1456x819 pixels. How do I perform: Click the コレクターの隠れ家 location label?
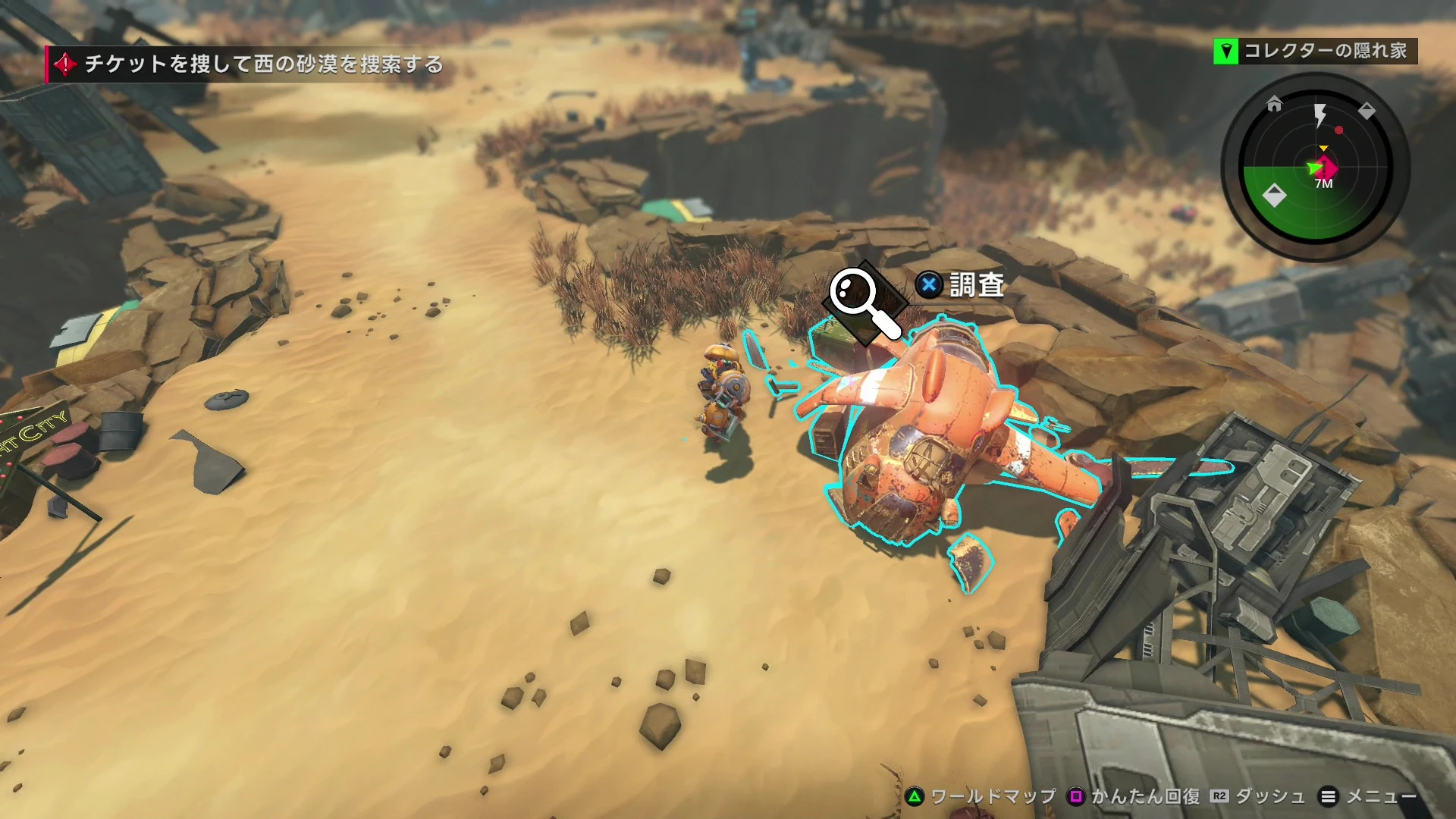click(1324, 51)
